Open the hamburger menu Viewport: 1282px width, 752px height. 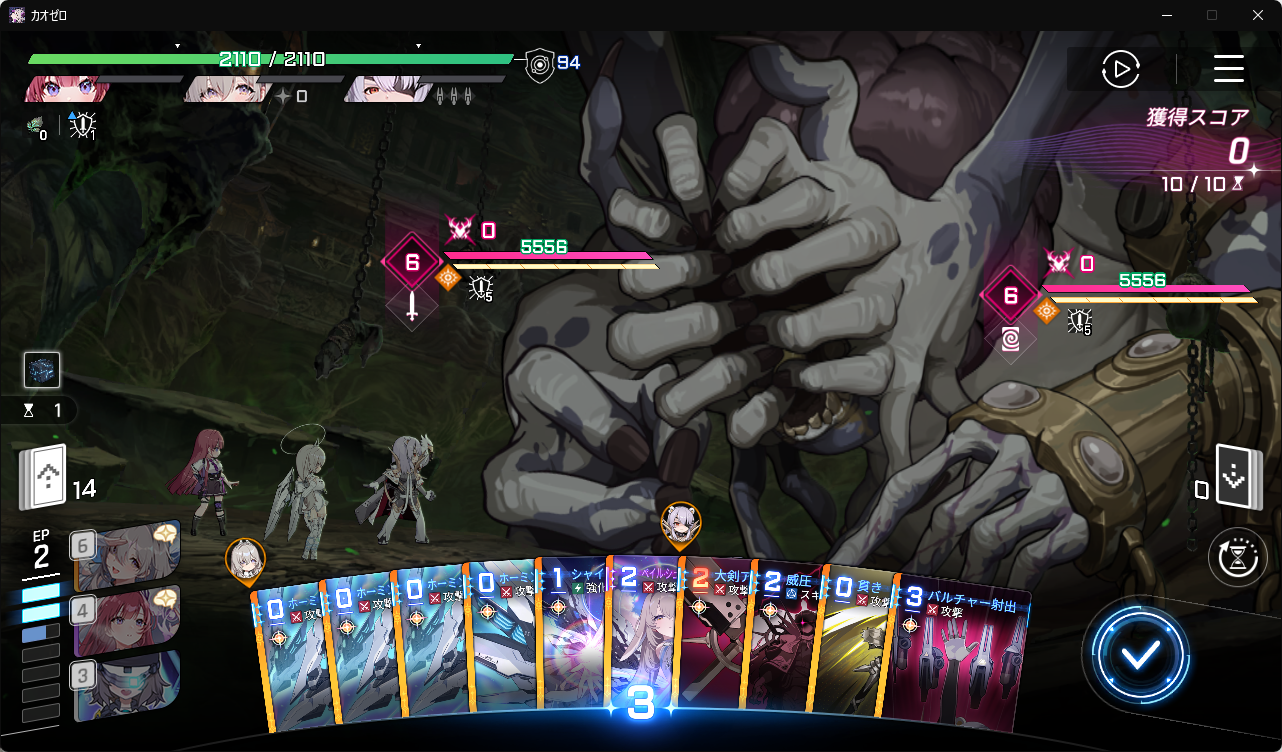[x=1228, y=69]
